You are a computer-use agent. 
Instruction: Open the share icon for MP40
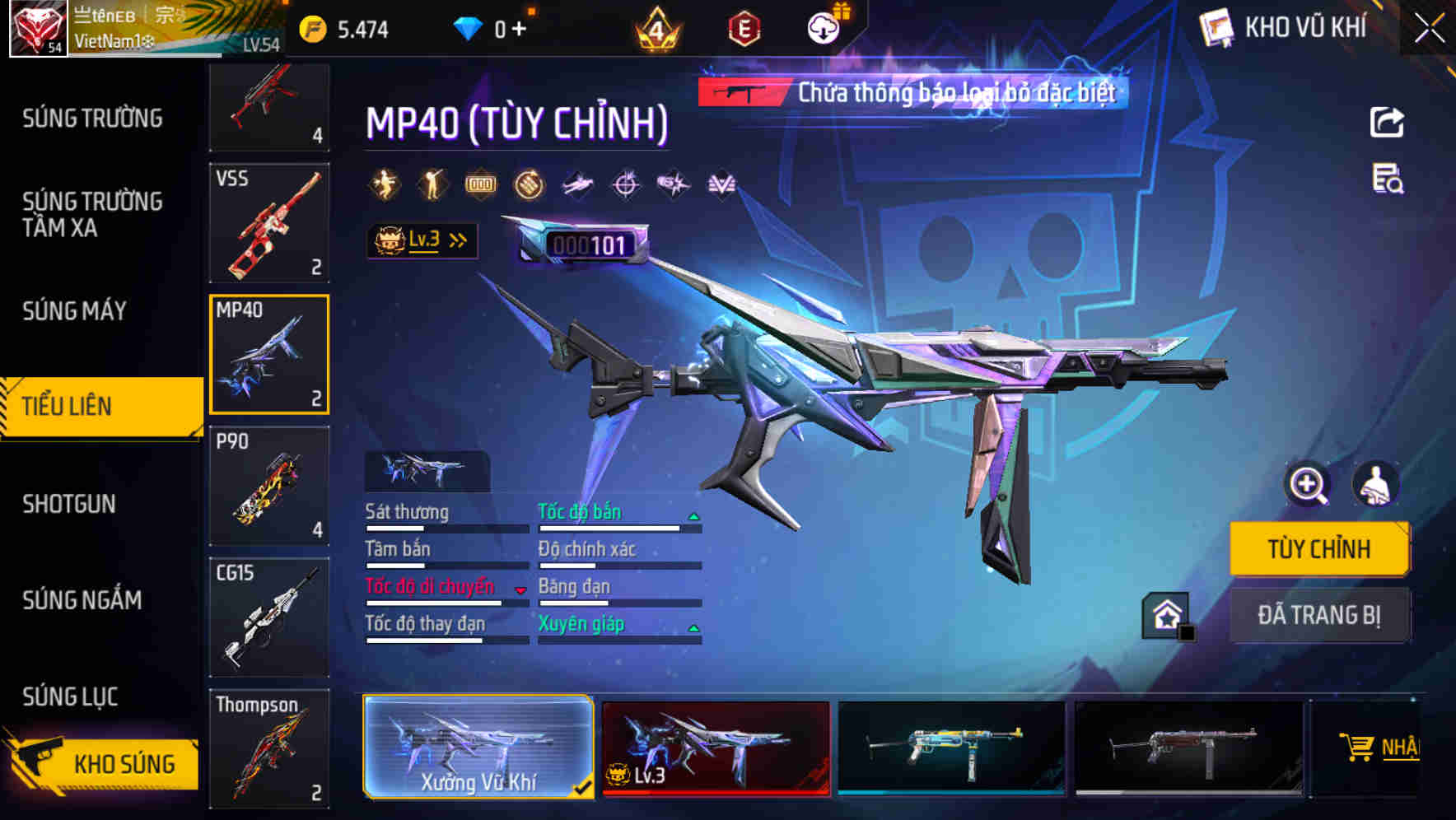click(1388, 120)
